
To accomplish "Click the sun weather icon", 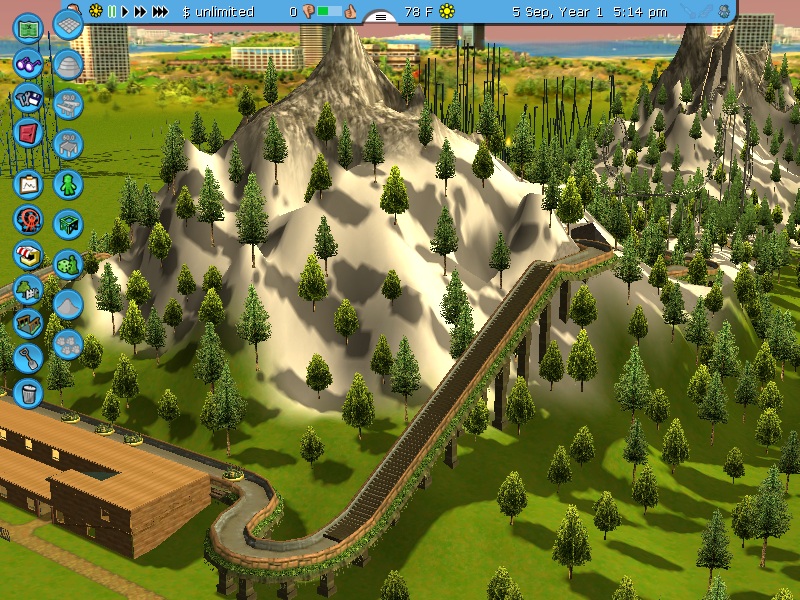I will point(447,12).
